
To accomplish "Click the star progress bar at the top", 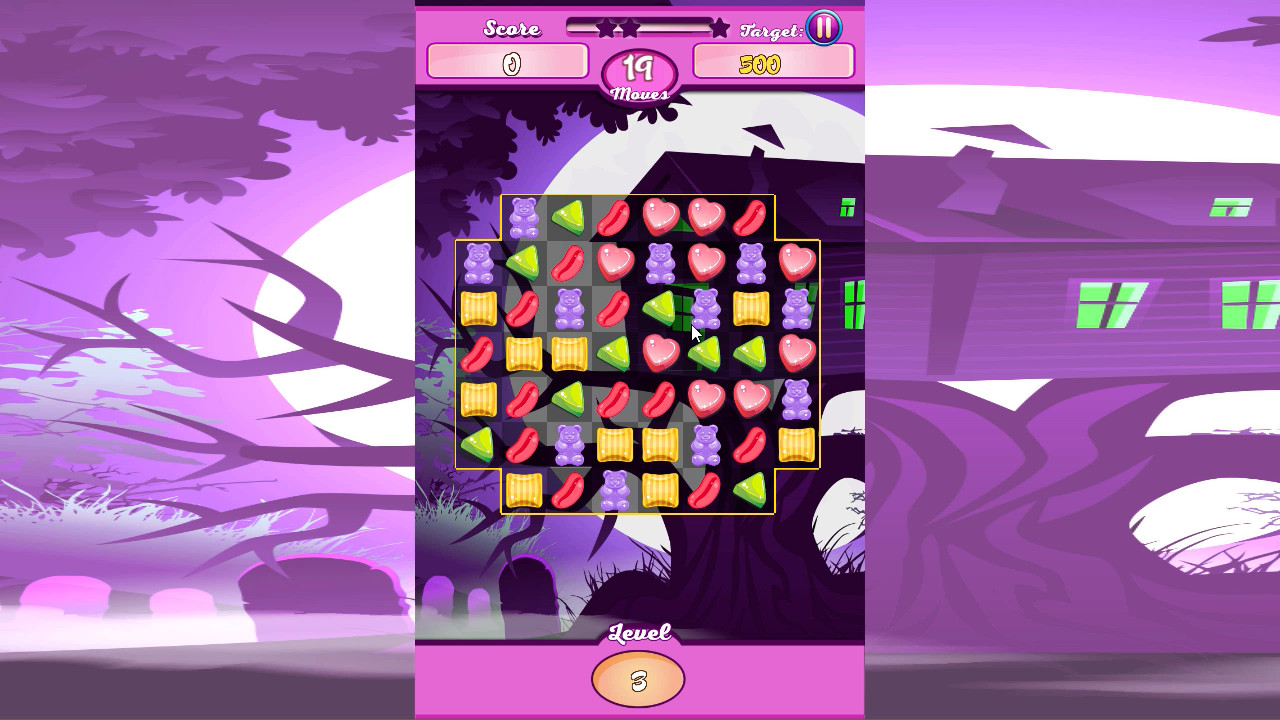I will (x=640, y=26).
